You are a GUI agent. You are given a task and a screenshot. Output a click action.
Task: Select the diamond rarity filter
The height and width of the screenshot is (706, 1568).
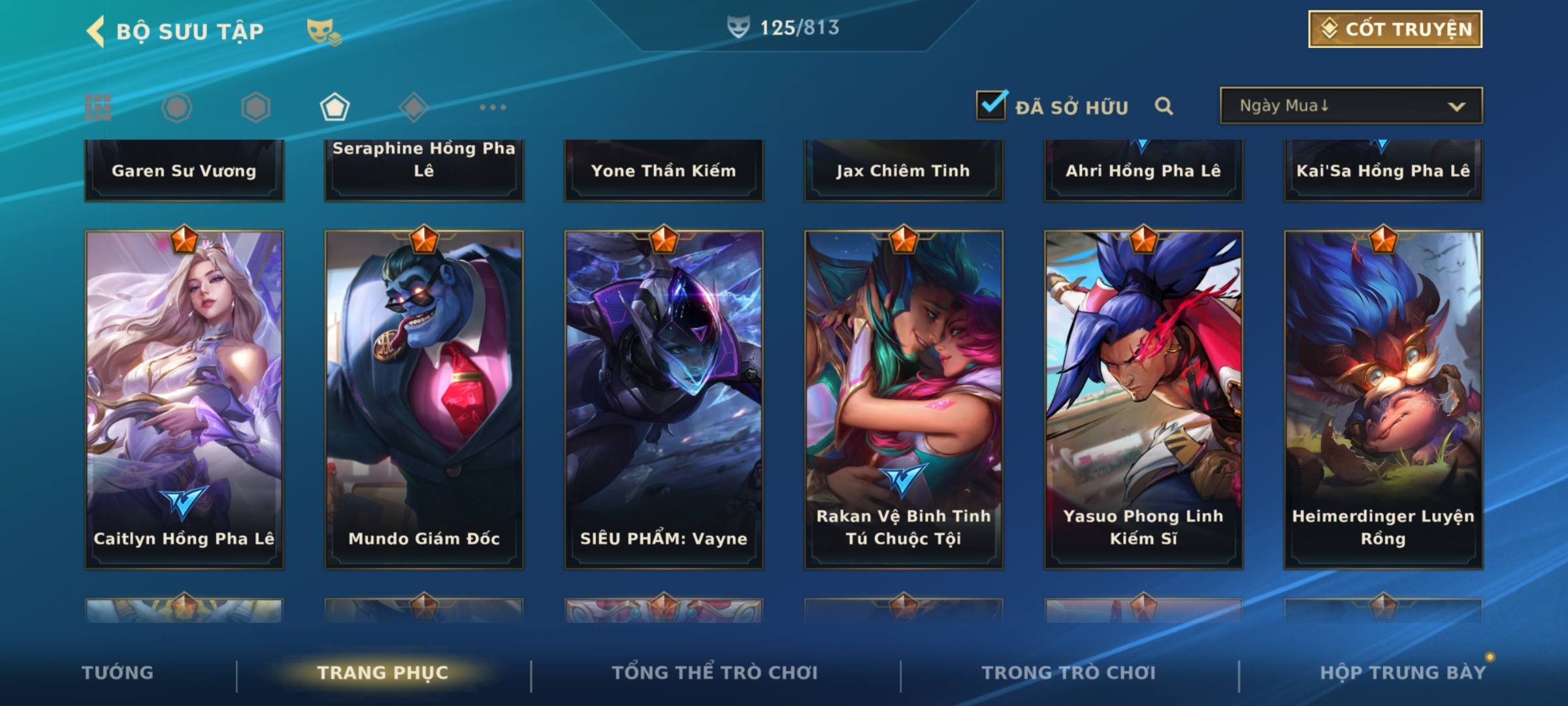(413, 107)
